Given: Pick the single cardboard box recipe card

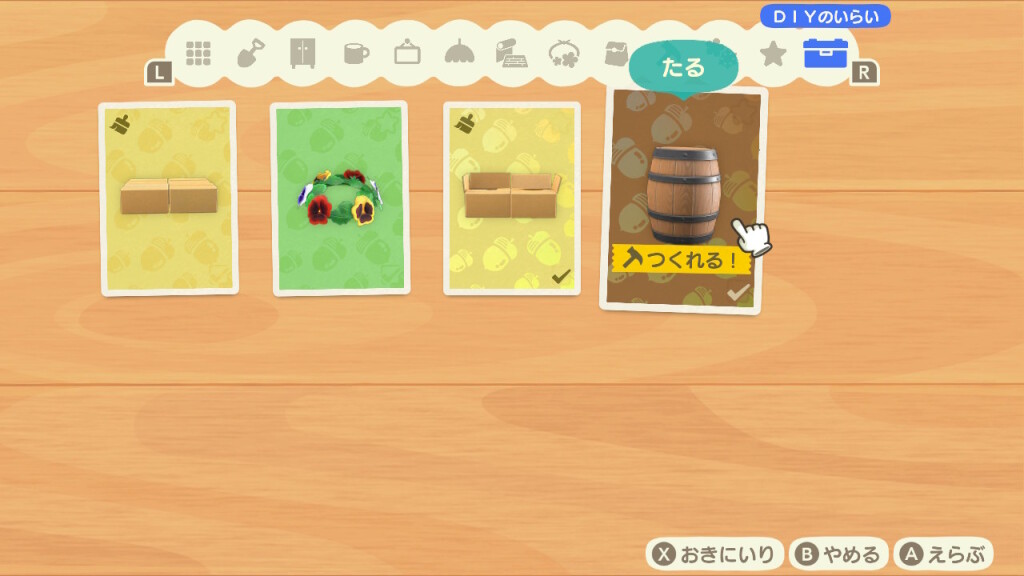Looking at the screenshot, I should 168,198.
